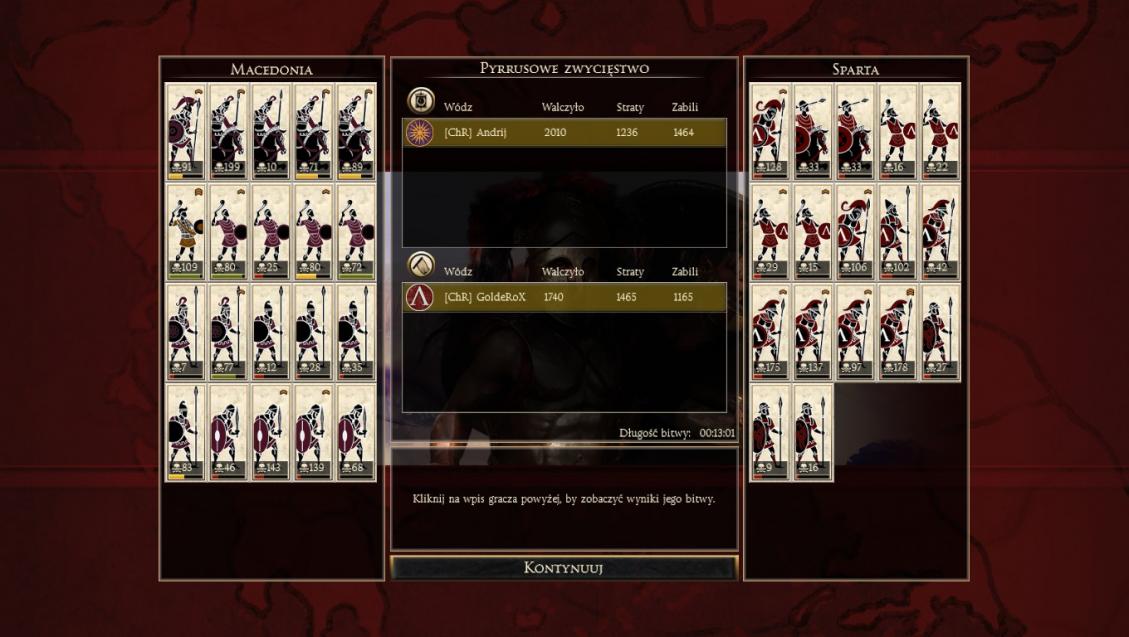The height and width of the screenshot is (637, 1129).
Task: Select the Spartan hoplite card with 137 kills
Action: pyautogui.click(x=813, y=332)
